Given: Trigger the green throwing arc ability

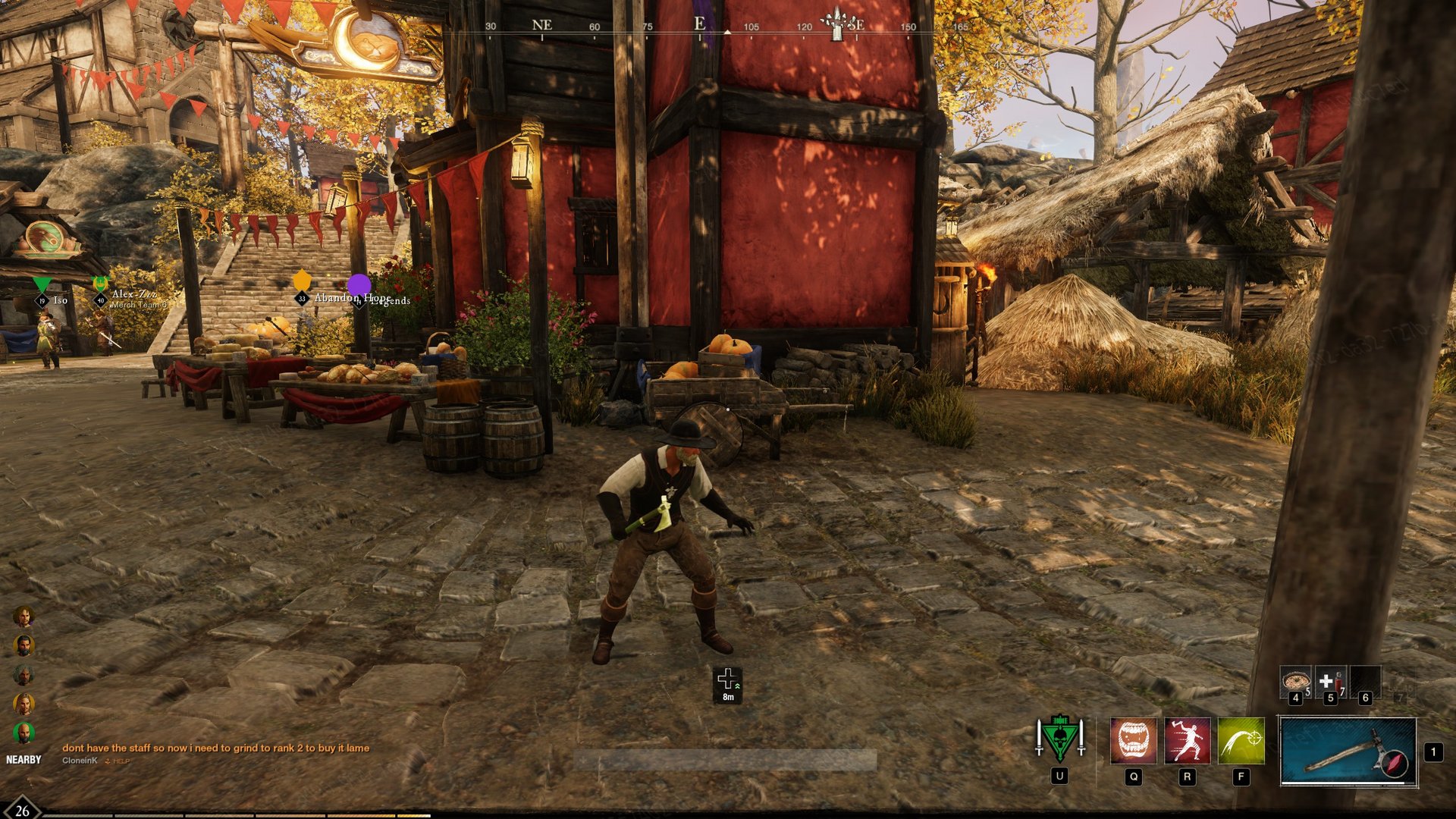Looking at the screenshot, I should [x=1241, y=741].
